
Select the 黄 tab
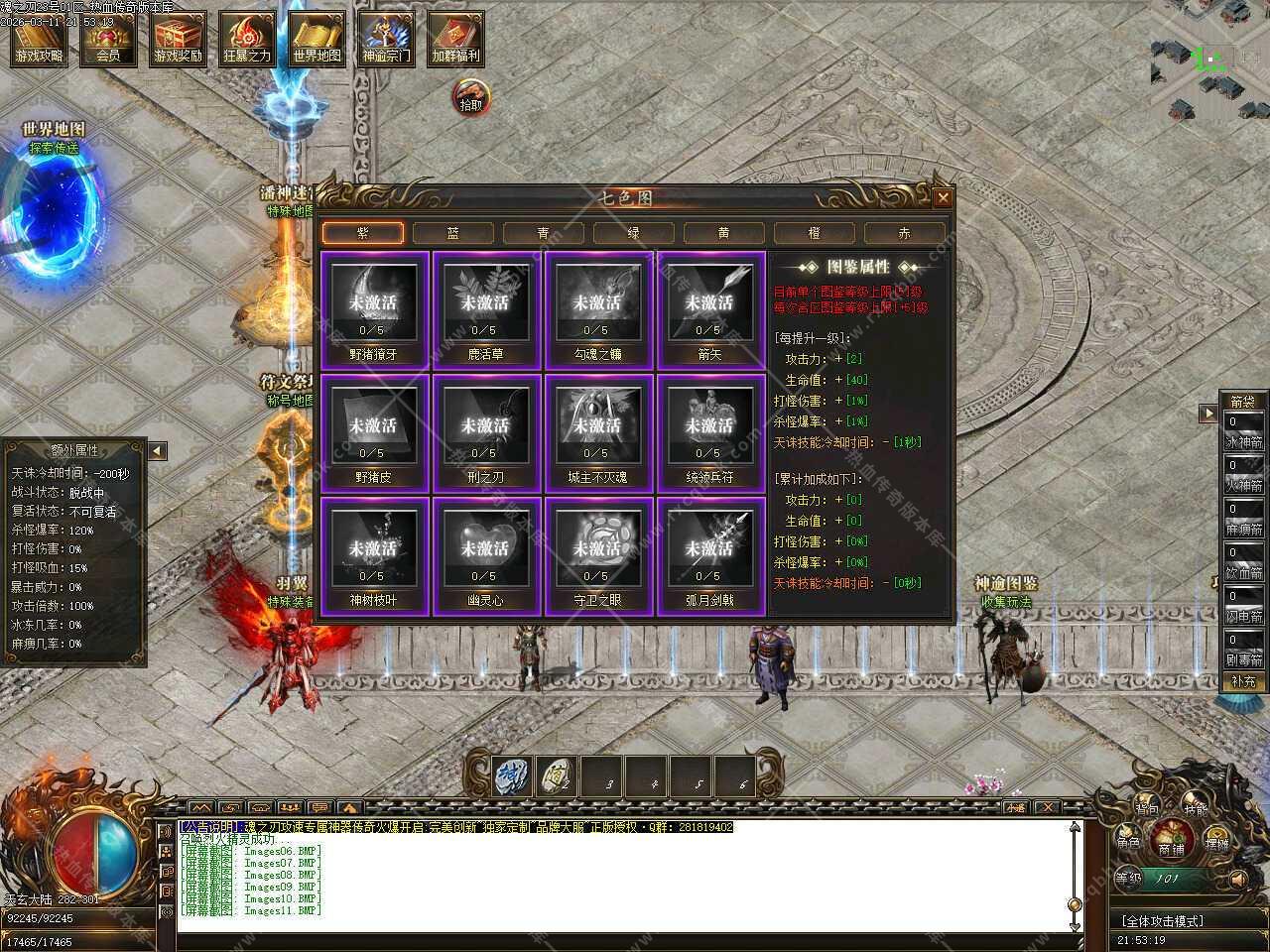point(724,233)
